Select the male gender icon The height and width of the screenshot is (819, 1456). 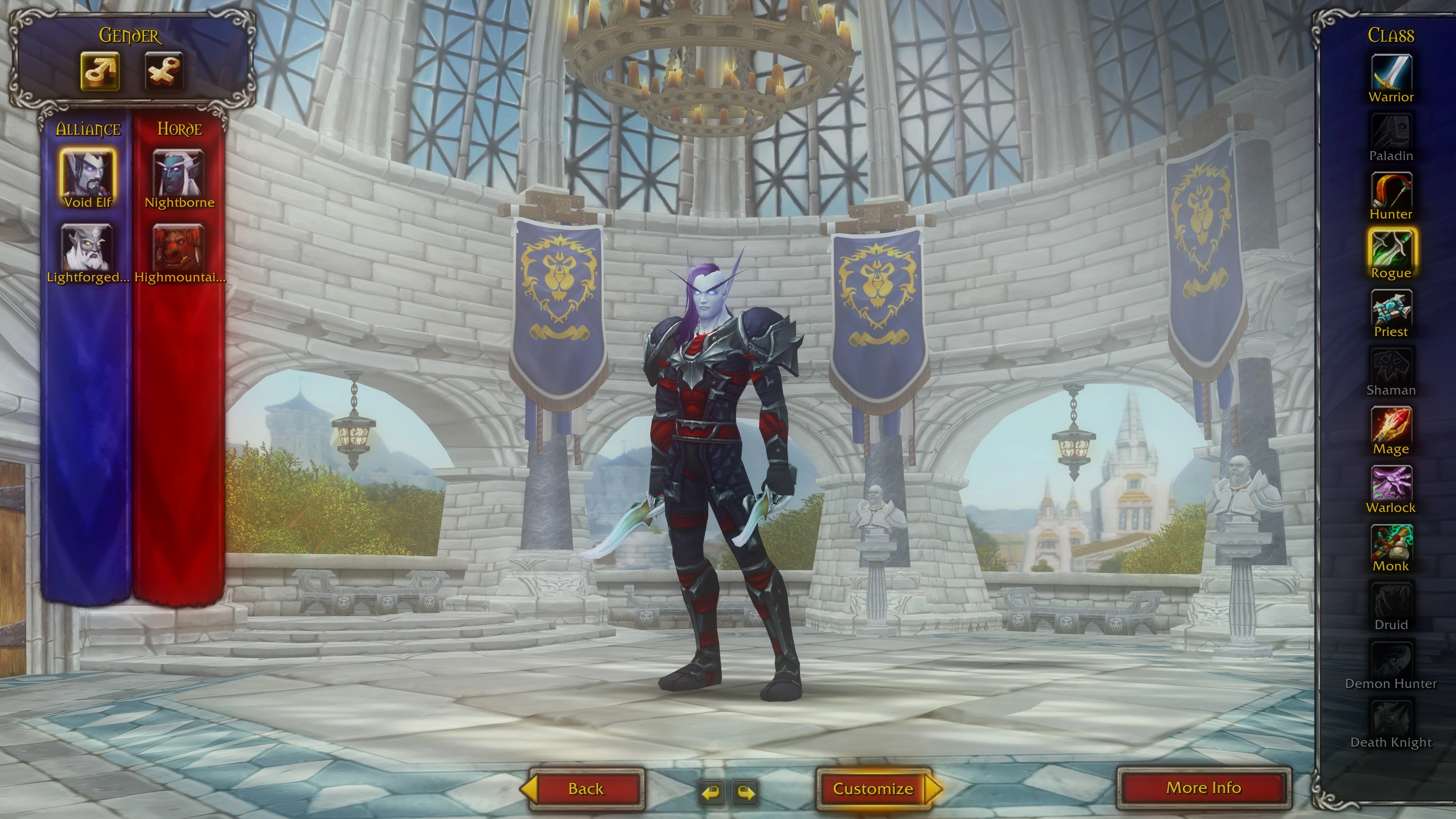click(100, 71)
